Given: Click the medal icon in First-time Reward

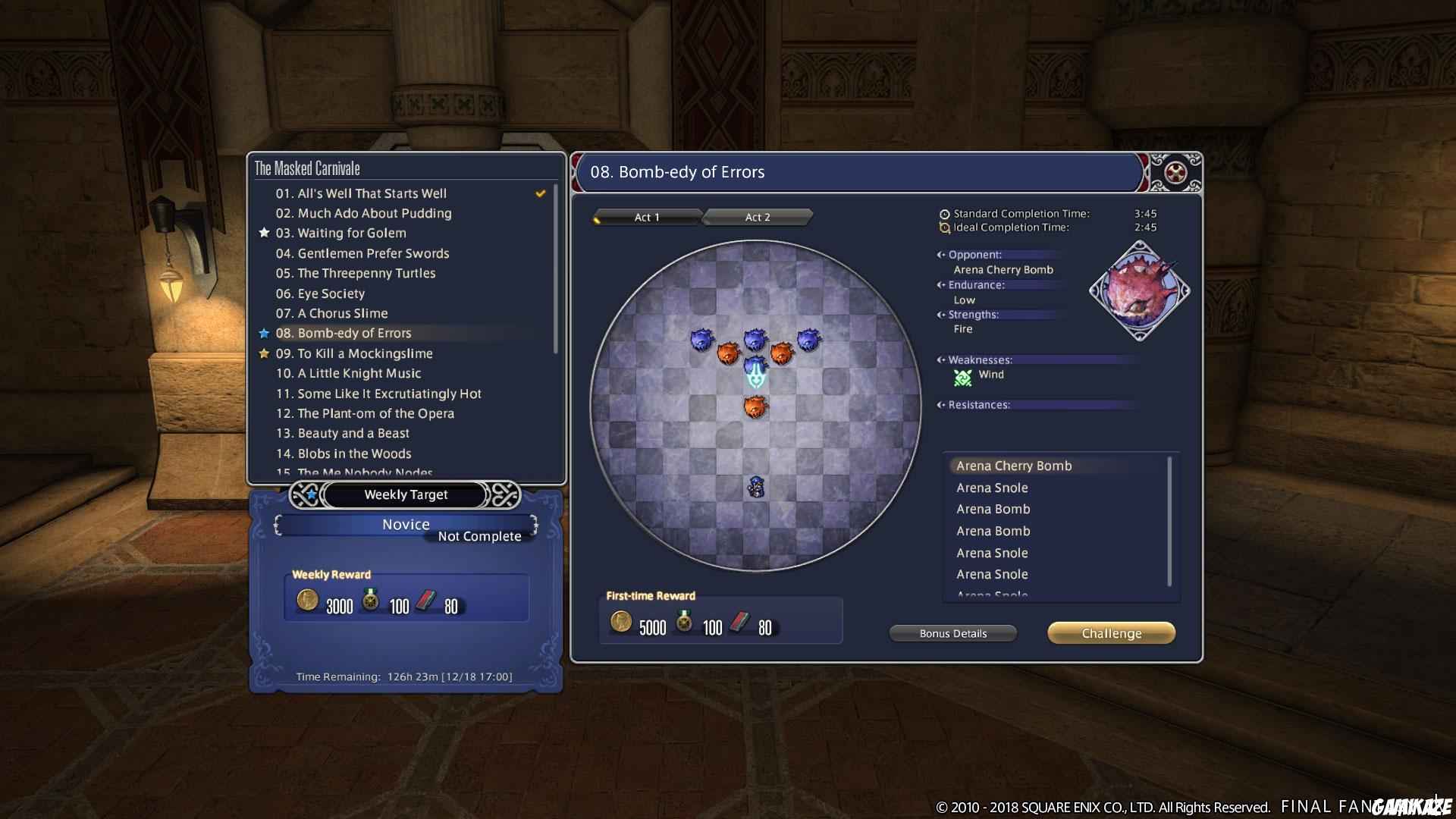Looking at the screenshot, I should (683, 623).
